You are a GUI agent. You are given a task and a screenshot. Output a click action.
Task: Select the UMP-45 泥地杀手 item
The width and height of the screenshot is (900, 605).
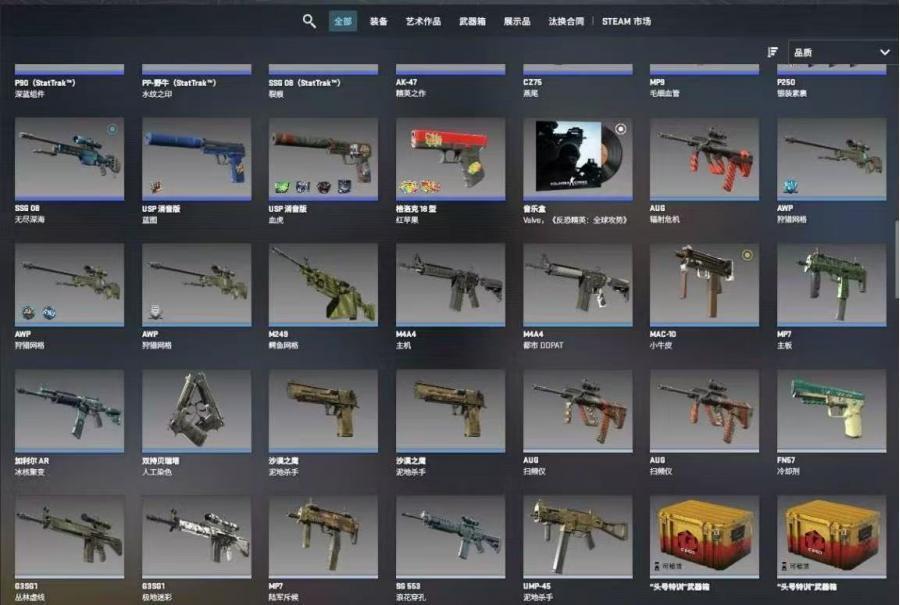pyautogui.click(x=577, y=536)
